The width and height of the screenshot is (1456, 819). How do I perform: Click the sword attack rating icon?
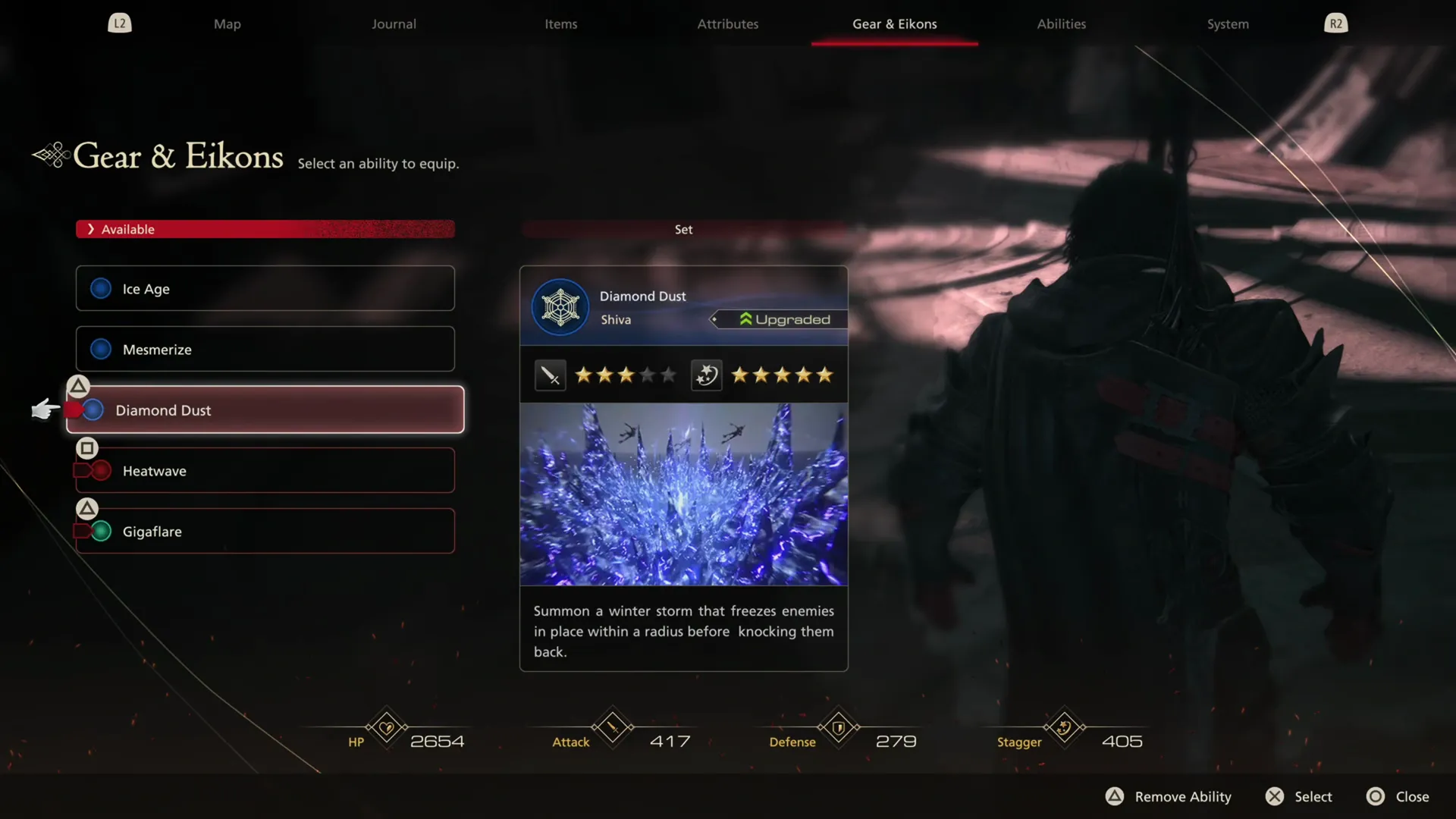tap(549, 375)
